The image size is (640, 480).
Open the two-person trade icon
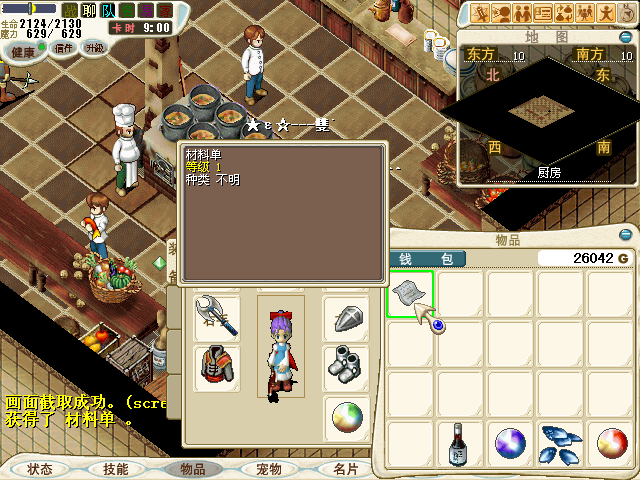tap(522, 13)
